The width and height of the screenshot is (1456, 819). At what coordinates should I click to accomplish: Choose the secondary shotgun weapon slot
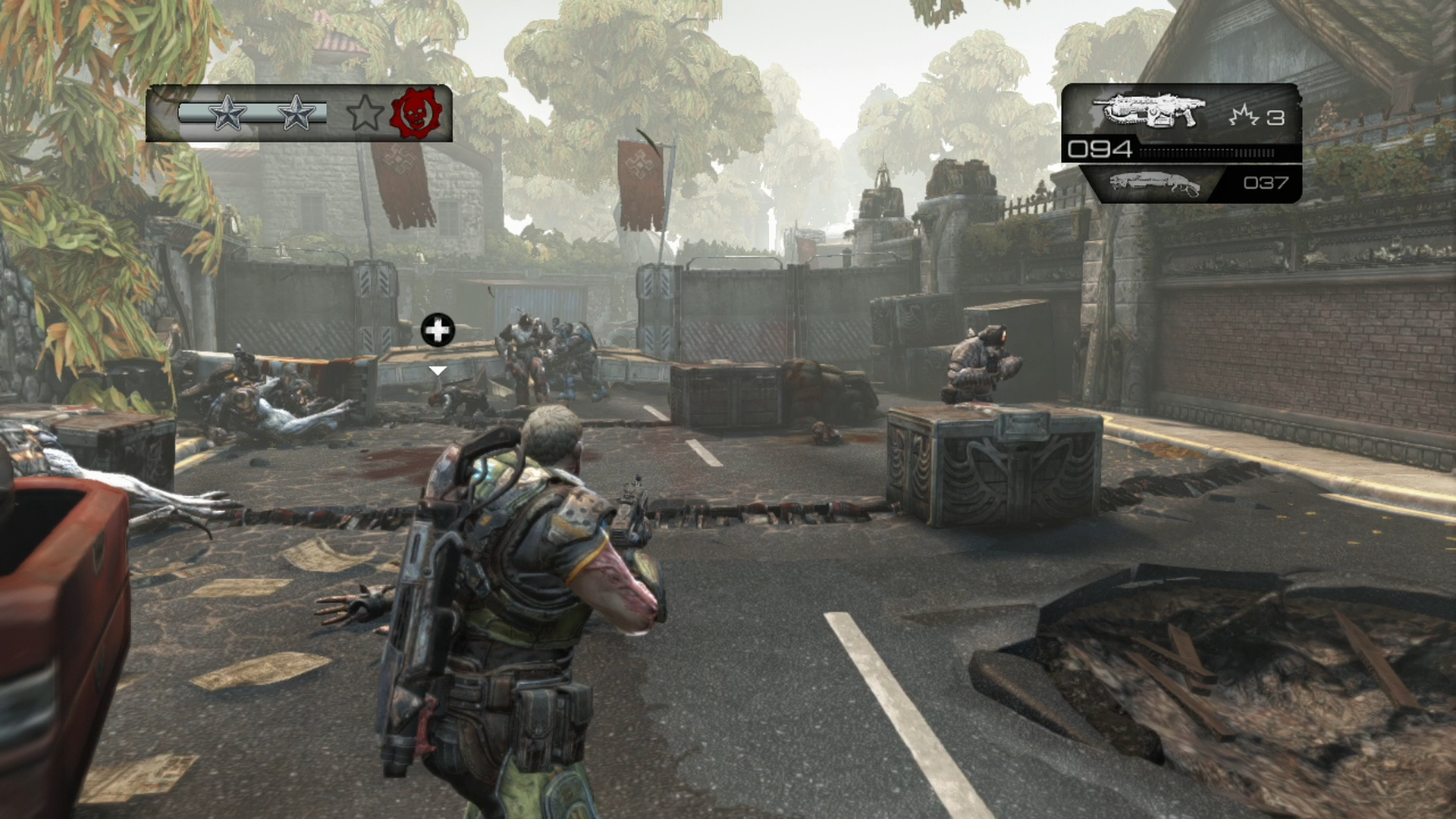point(1156,184)
